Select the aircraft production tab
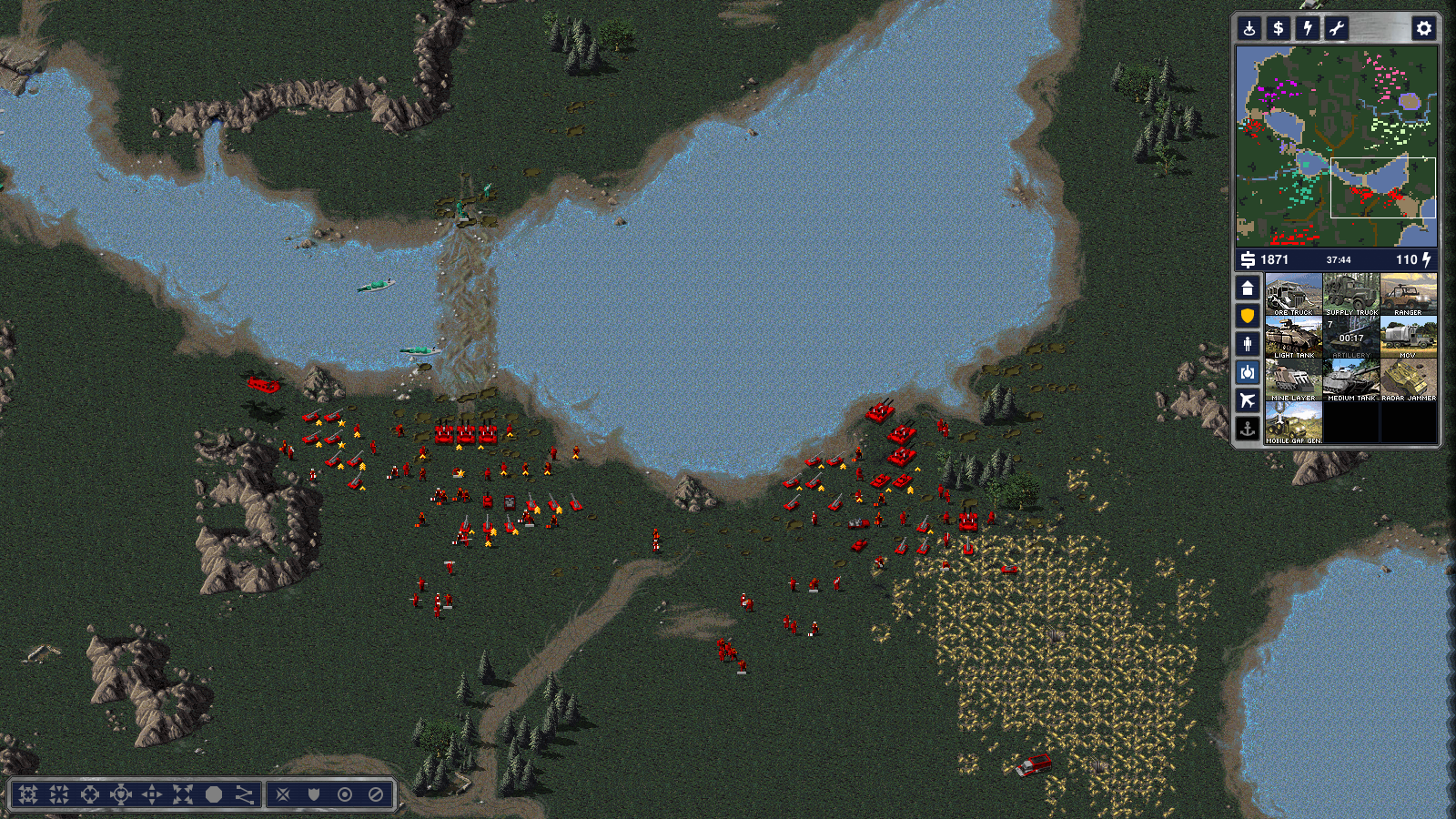Screen dimensions: 1456x819 point(1248,400)
